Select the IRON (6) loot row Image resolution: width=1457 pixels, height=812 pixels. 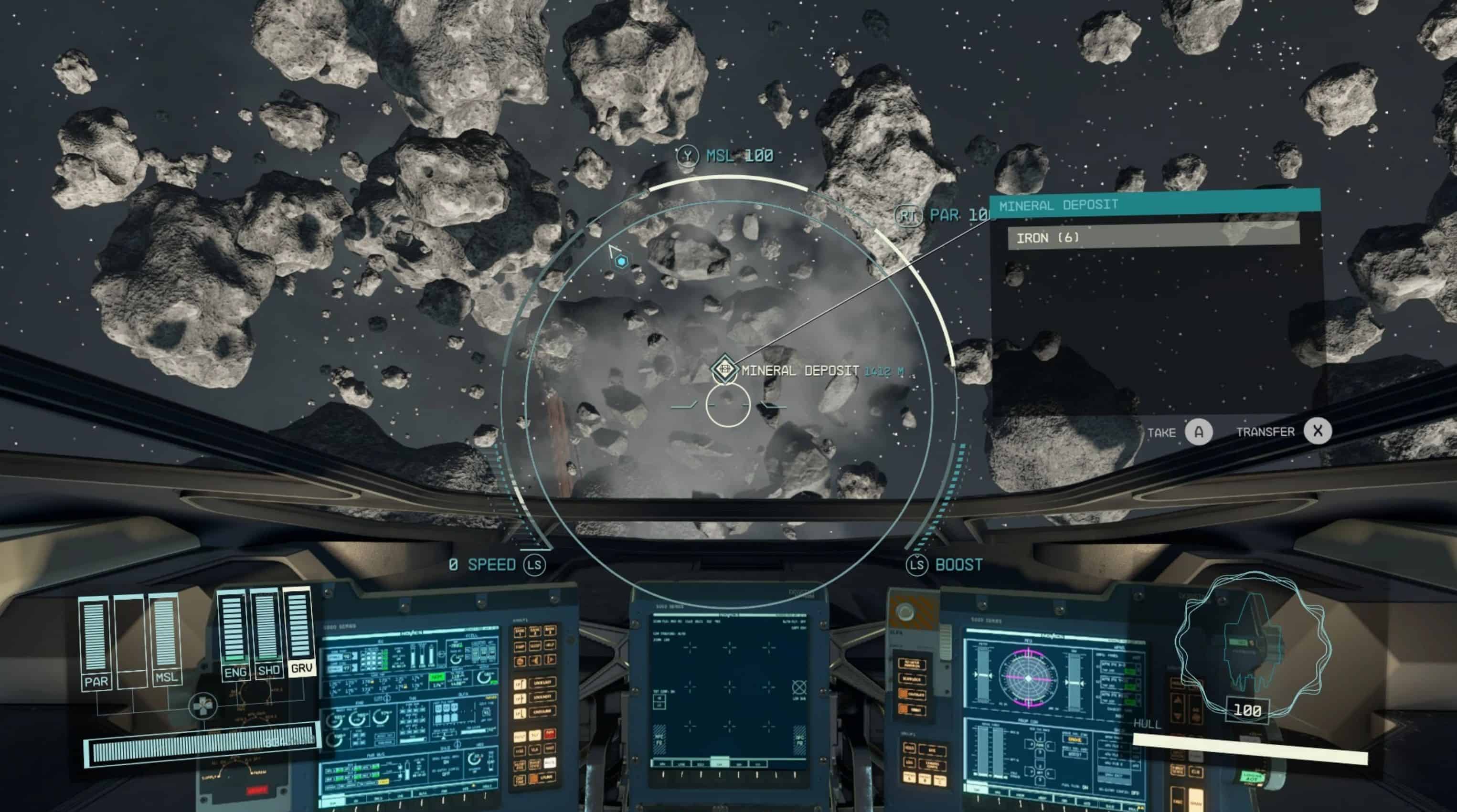1153,238
